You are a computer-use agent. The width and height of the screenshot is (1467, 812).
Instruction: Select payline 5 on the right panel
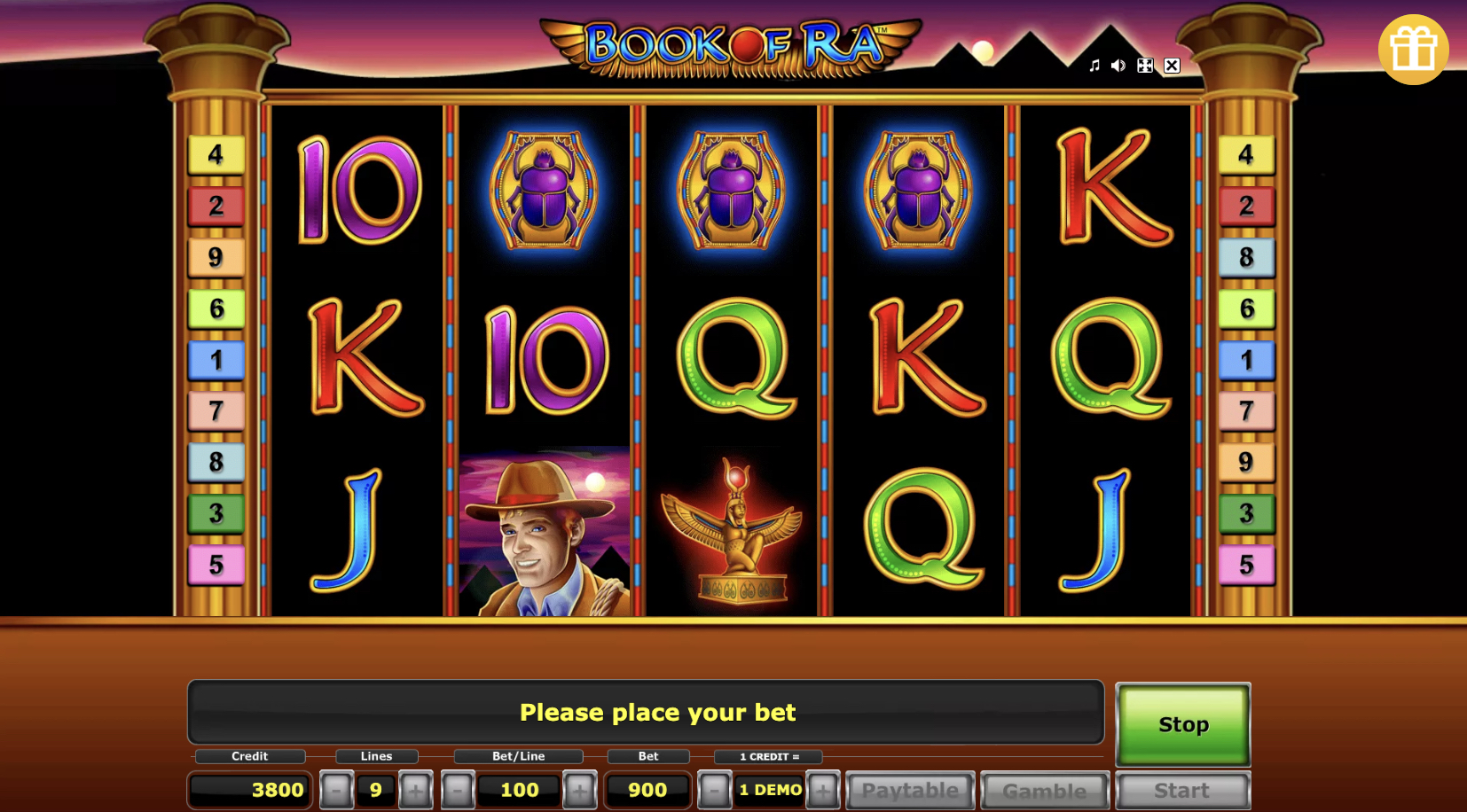tap(1247, 565)
